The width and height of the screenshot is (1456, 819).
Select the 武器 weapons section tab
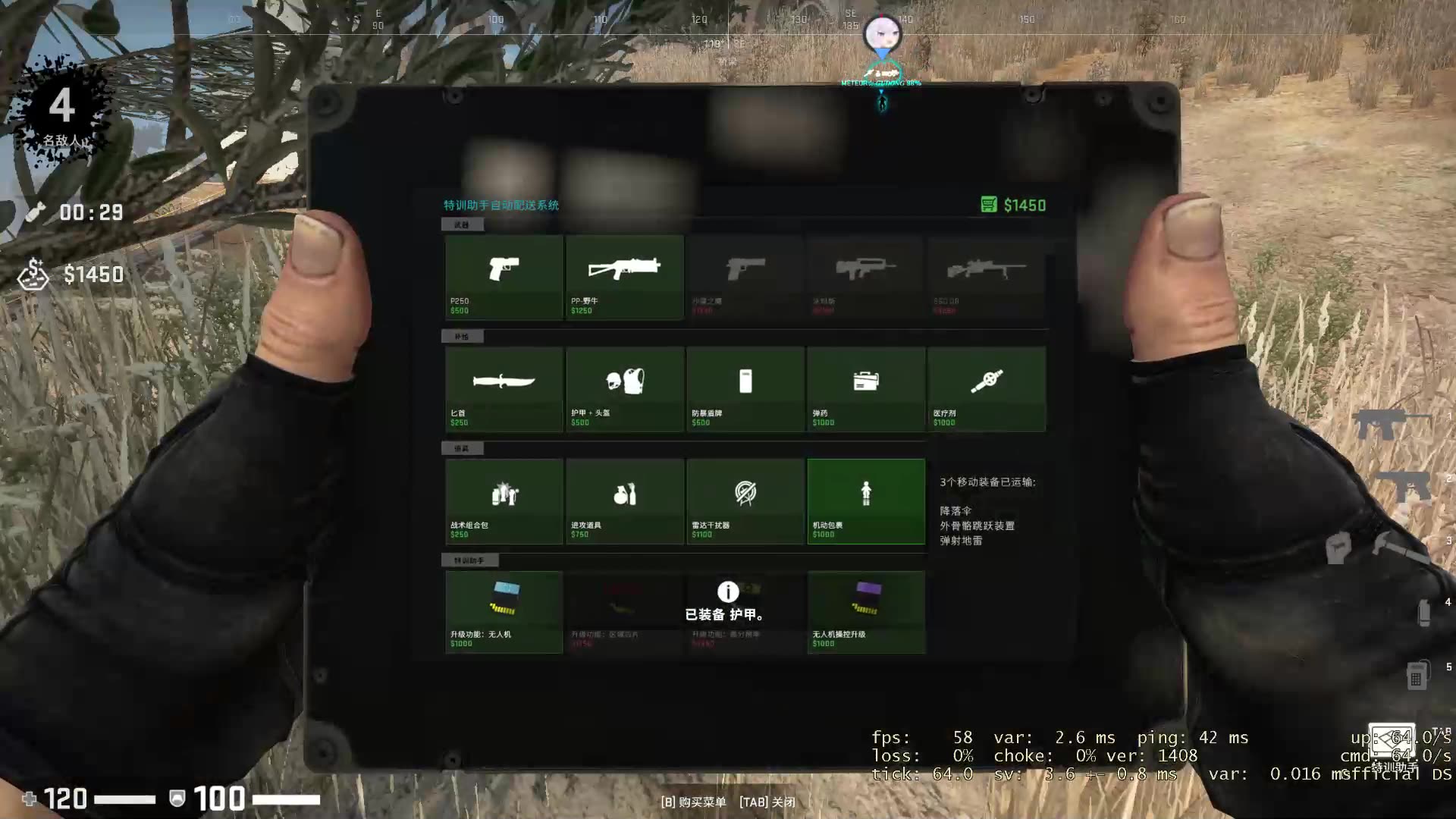point(463,224)
